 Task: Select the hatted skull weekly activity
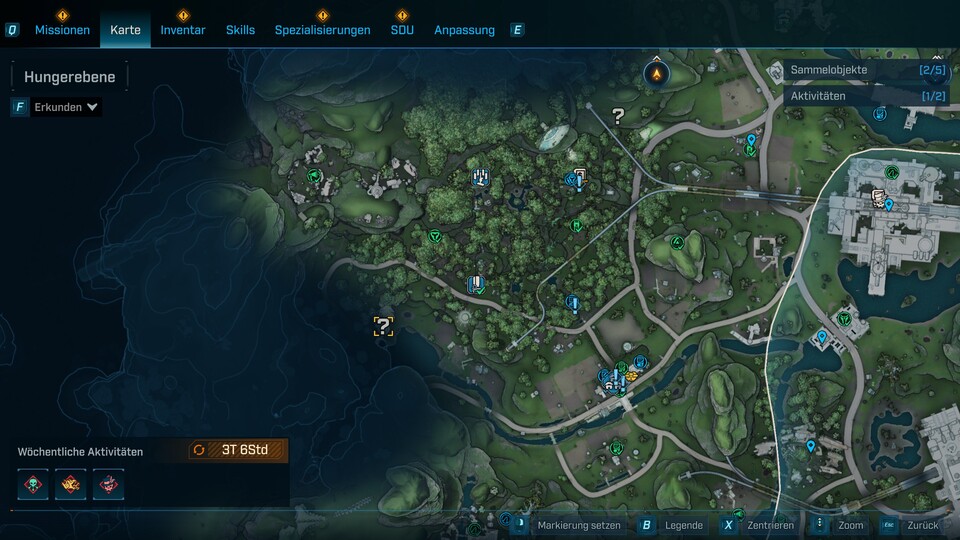pos(108,484)
